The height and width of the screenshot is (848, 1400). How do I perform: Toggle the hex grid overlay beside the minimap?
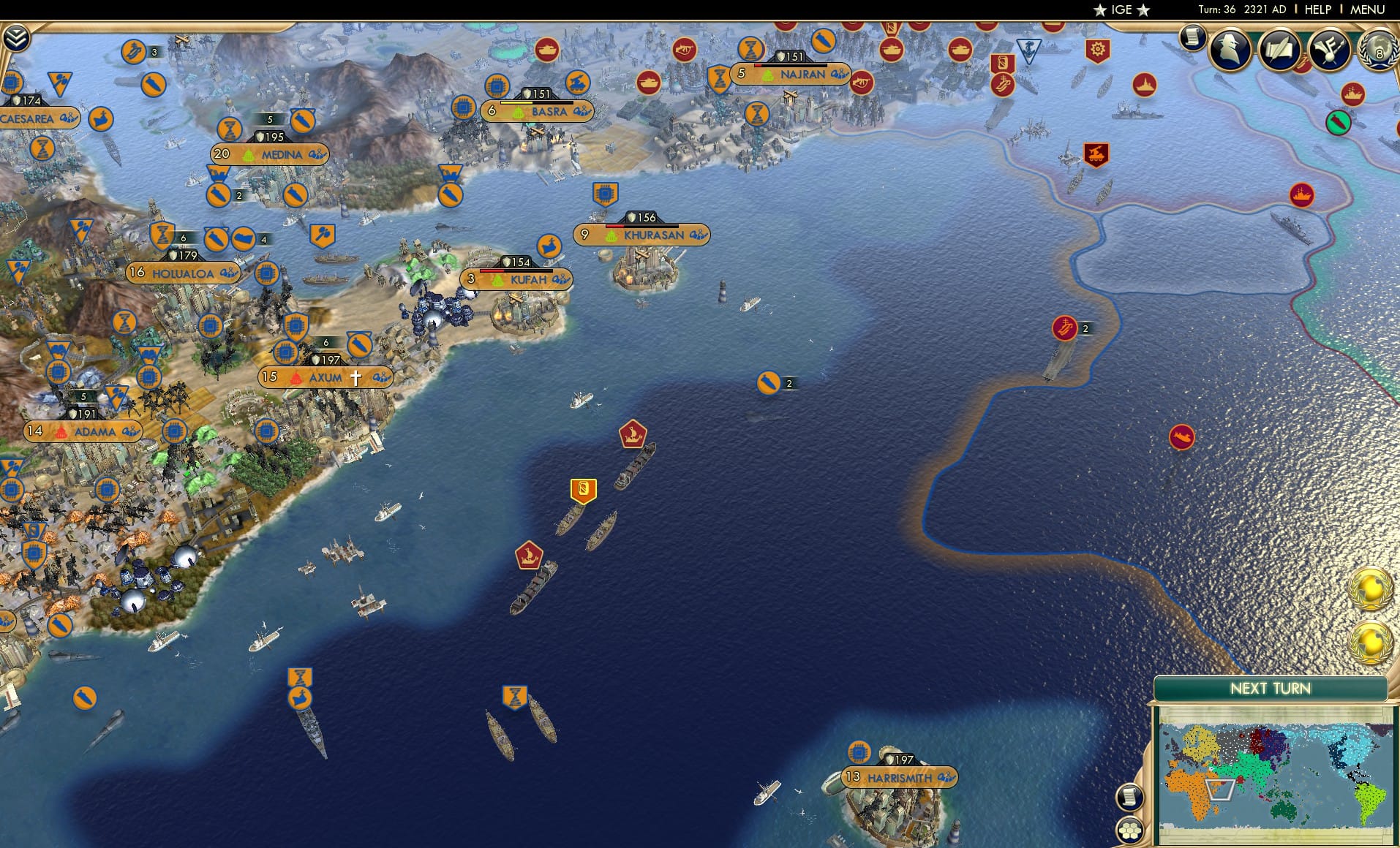(x=1130, y=830)
